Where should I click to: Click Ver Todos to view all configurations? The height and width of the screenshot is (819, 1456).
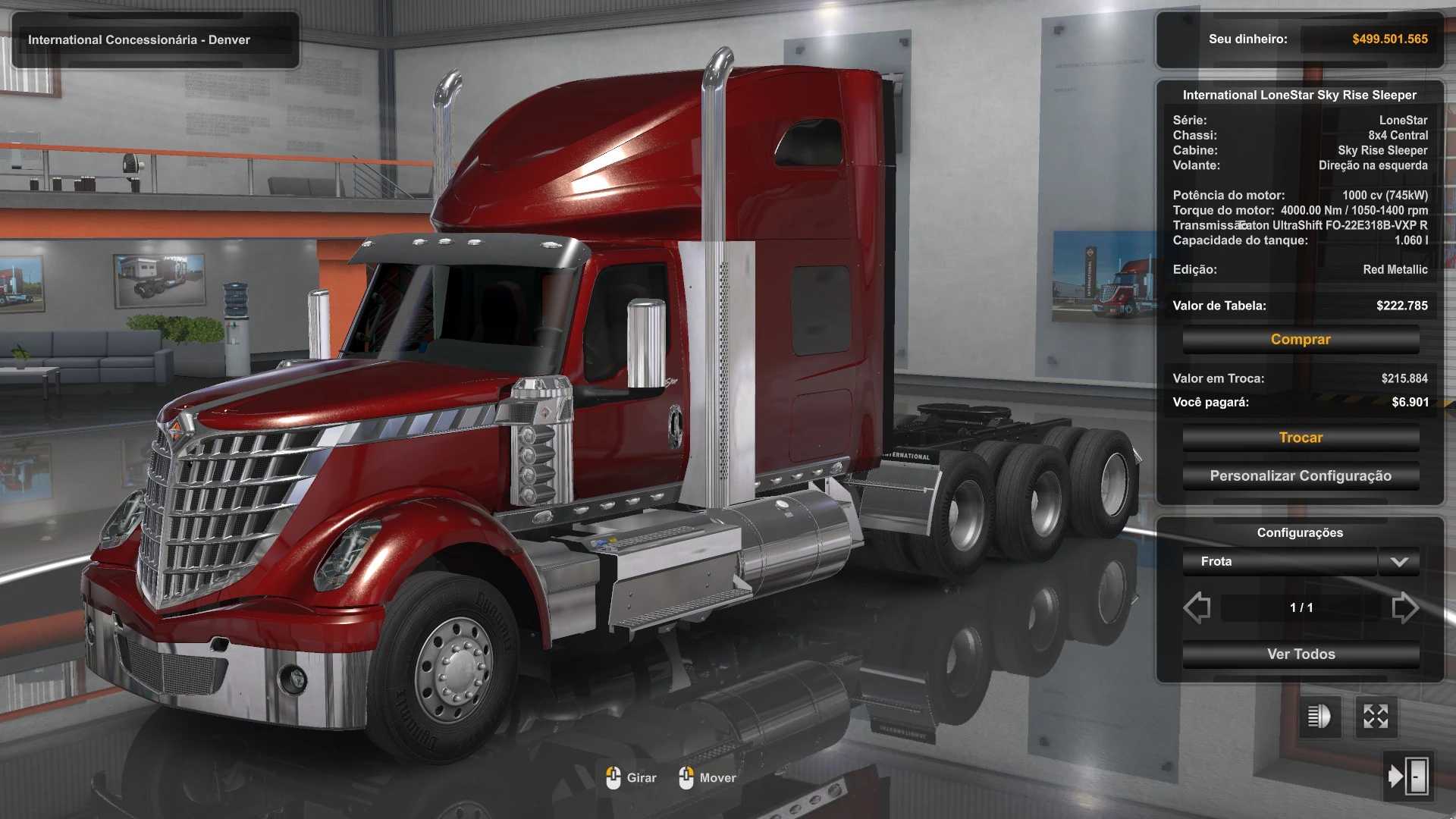point(1300,654)
